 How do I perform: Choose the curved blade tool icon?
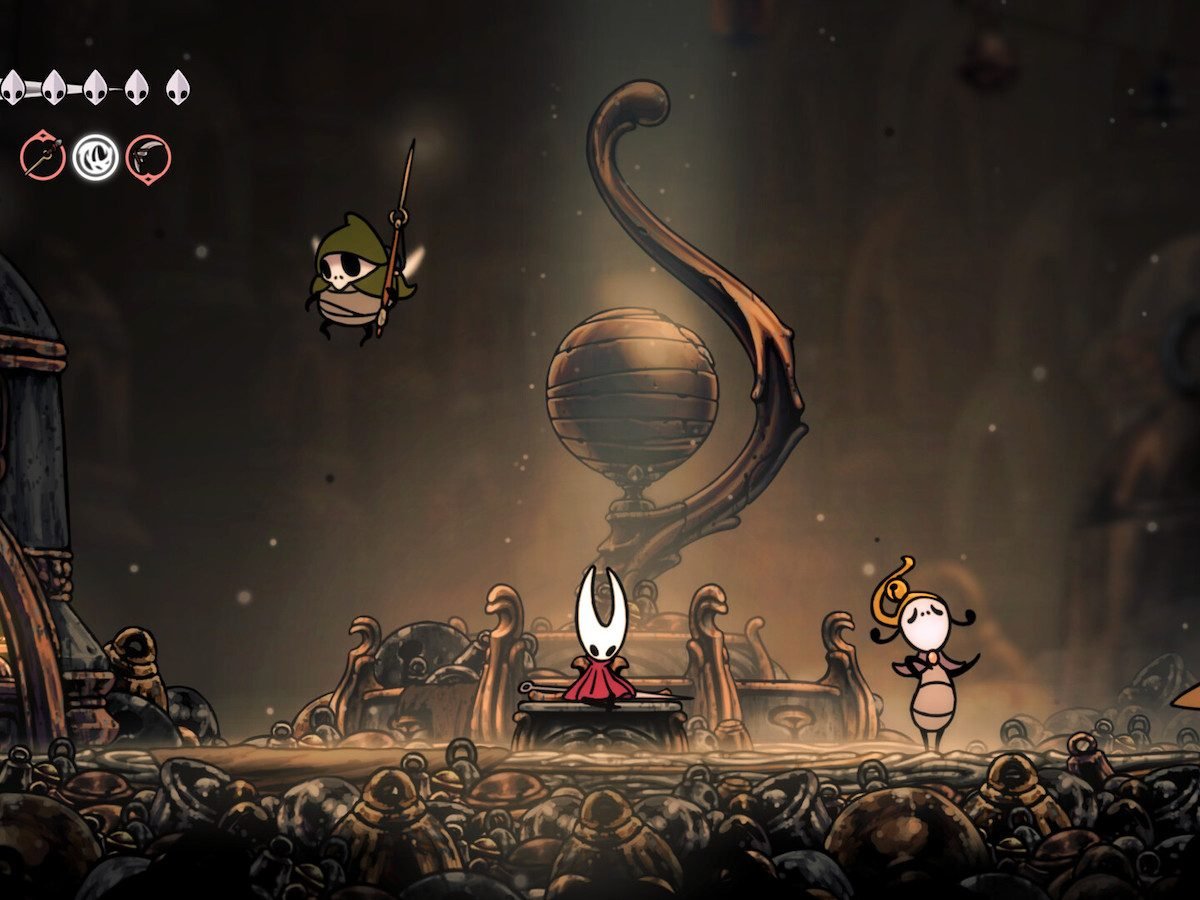tap(148, 159)
